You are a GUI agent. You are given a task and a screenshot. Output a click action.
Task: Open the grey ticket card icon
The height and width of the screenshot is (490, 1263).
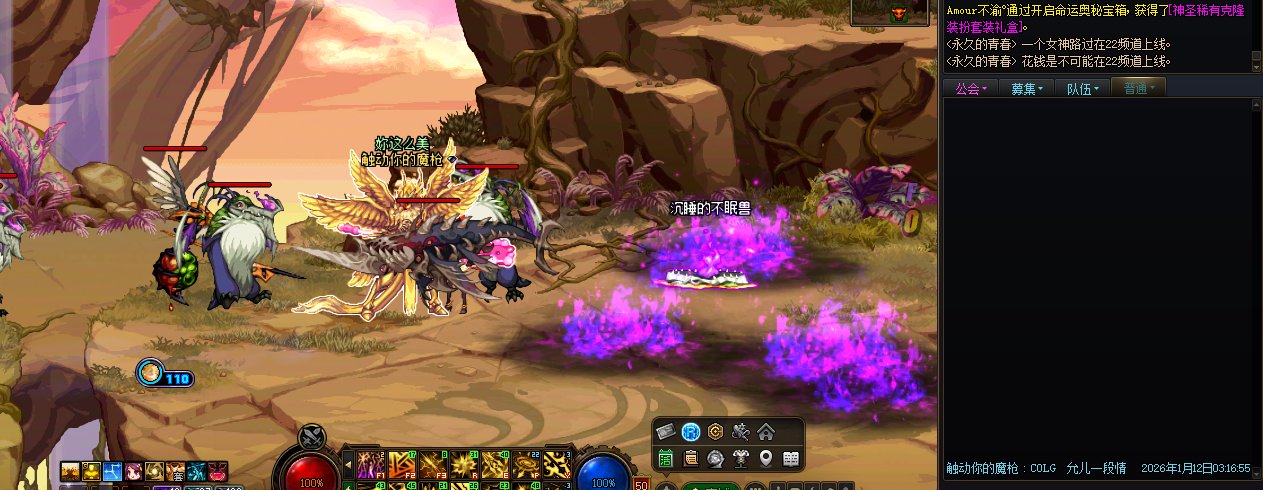click(x=666, y=432)
